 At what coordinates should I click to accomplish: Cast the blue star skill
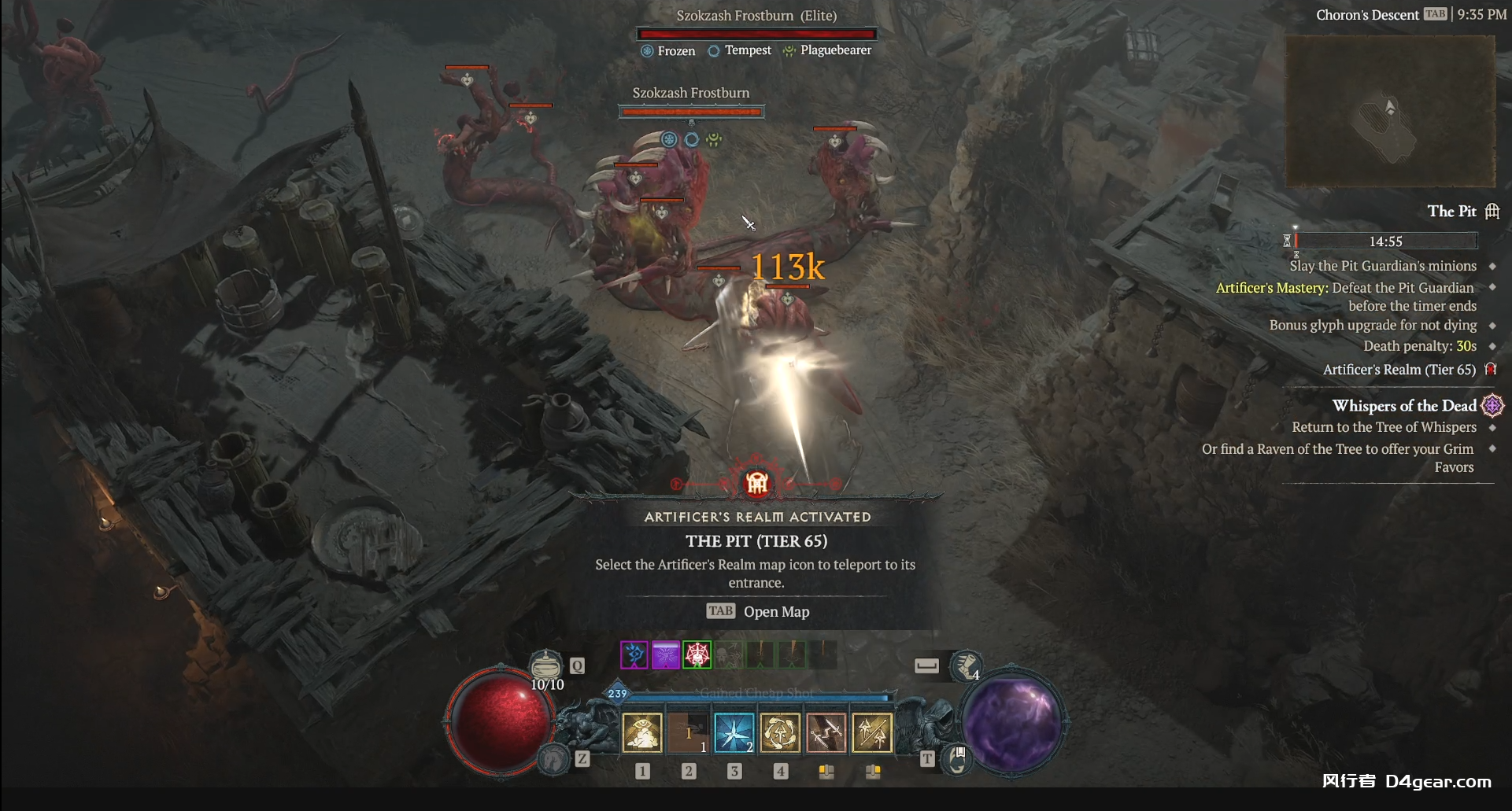click(x=734, y=732)
